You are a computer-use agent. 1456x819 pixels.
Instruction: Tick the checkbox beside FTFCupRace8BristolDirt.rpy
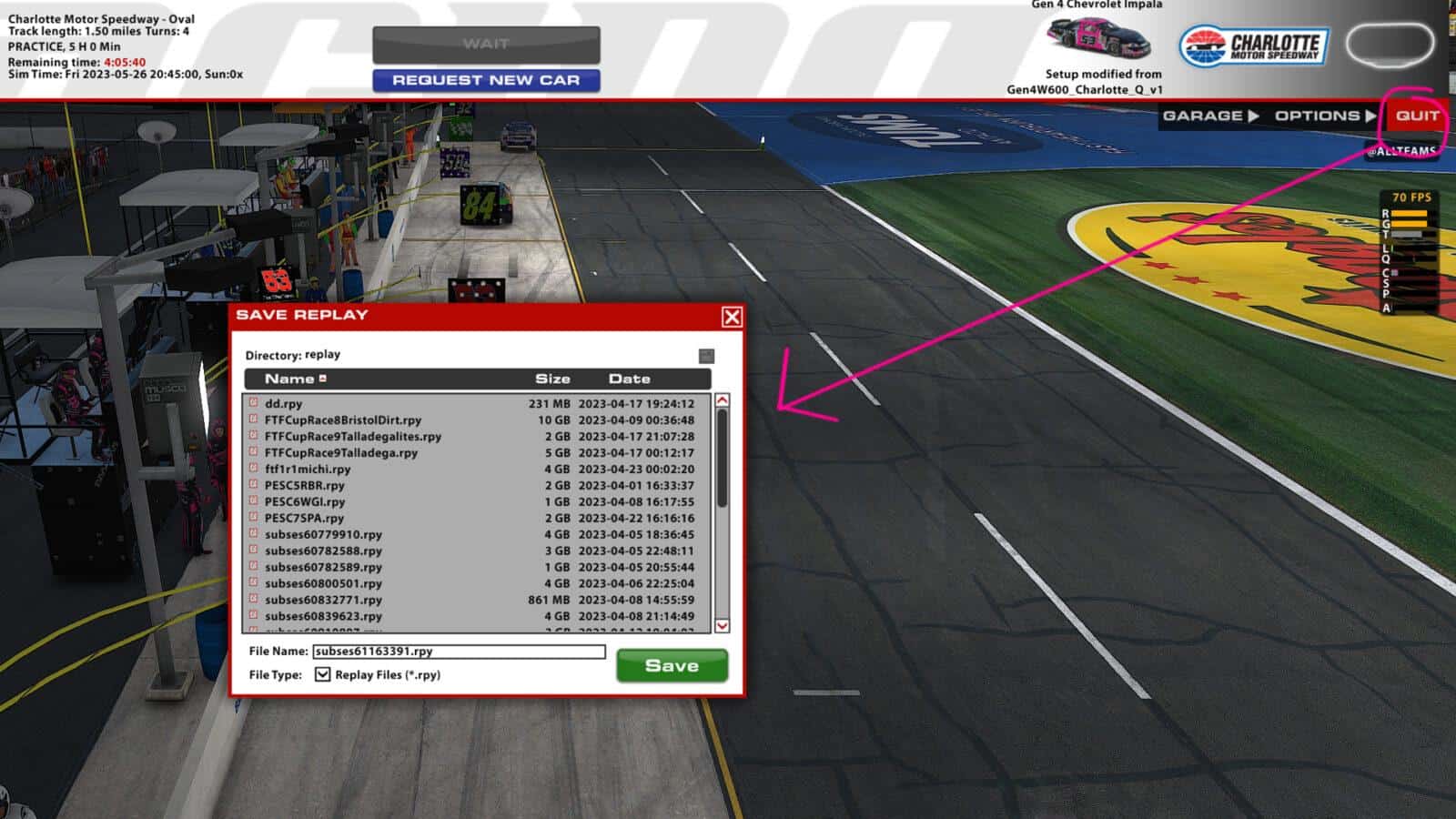pyautogui.click(x=252, y=420)
